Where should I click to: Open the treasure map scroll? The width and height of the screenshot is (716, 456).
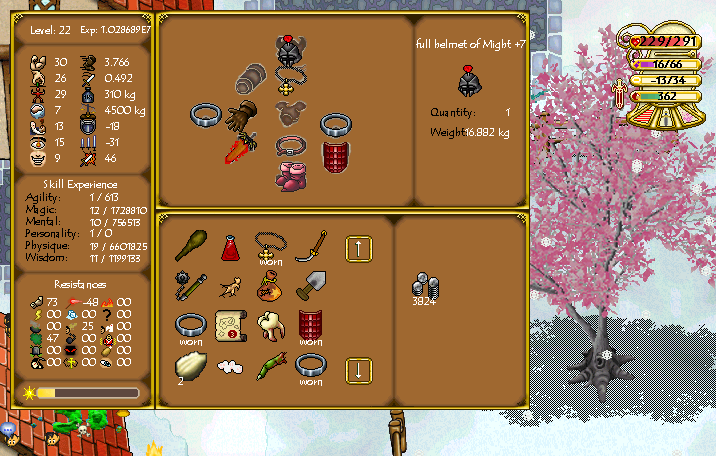click(230, 325)
